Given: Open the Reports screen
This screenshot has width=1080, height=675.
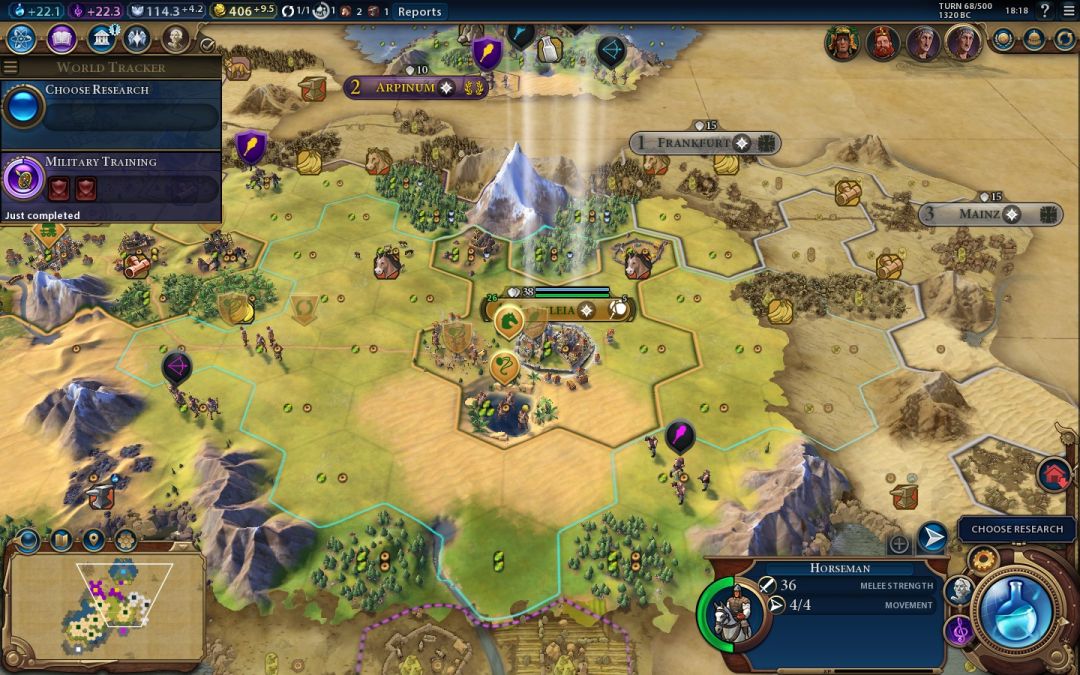Looking at the screenshot, I should click(x=419, y=12).
